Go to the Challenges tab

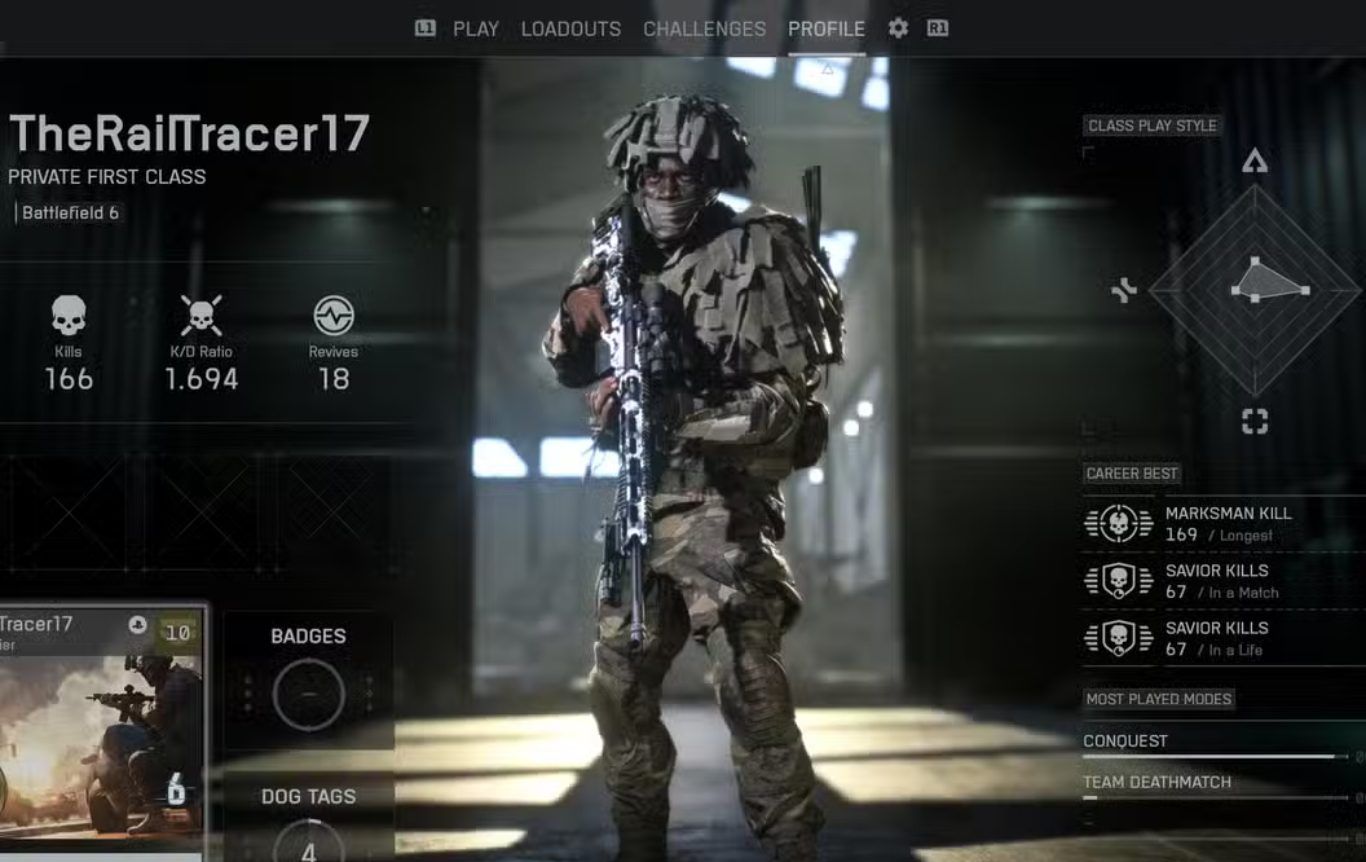tap(704, 29)
